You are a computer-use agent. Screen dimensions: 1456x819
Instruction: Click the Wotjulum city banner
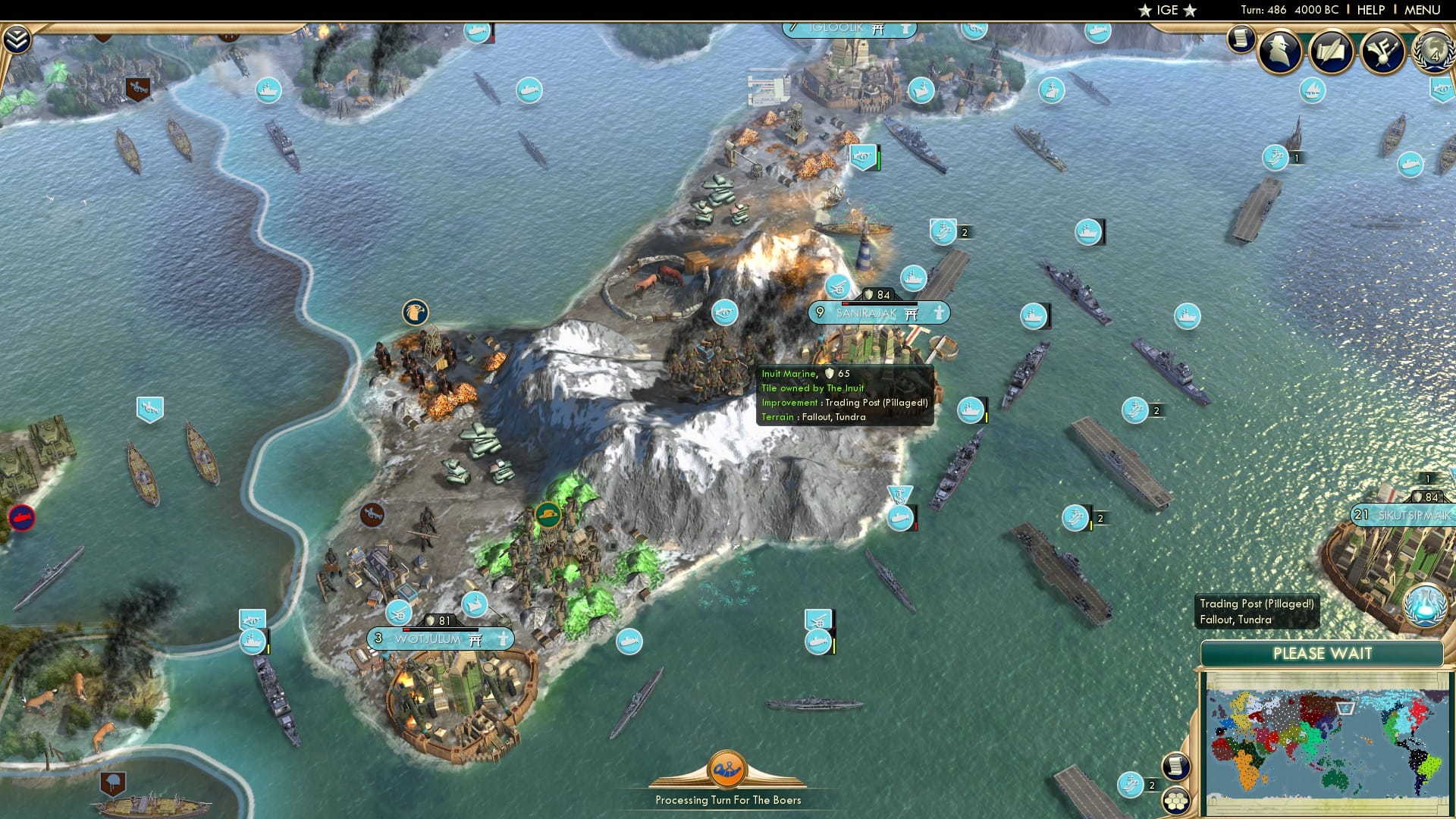point(438,639)
